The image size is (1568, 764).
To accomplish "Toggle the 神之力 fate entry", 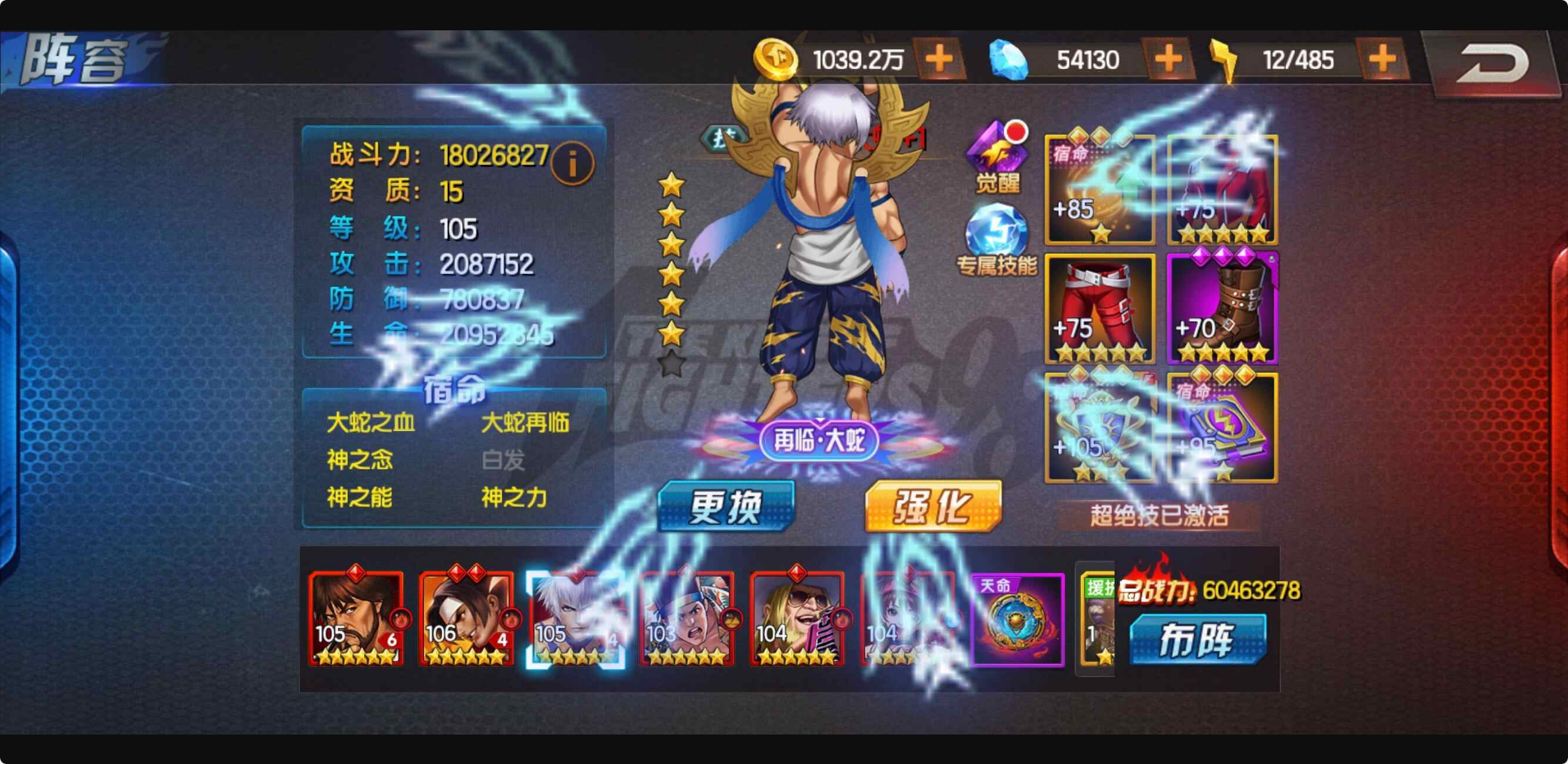I will [x=515, y=498].
